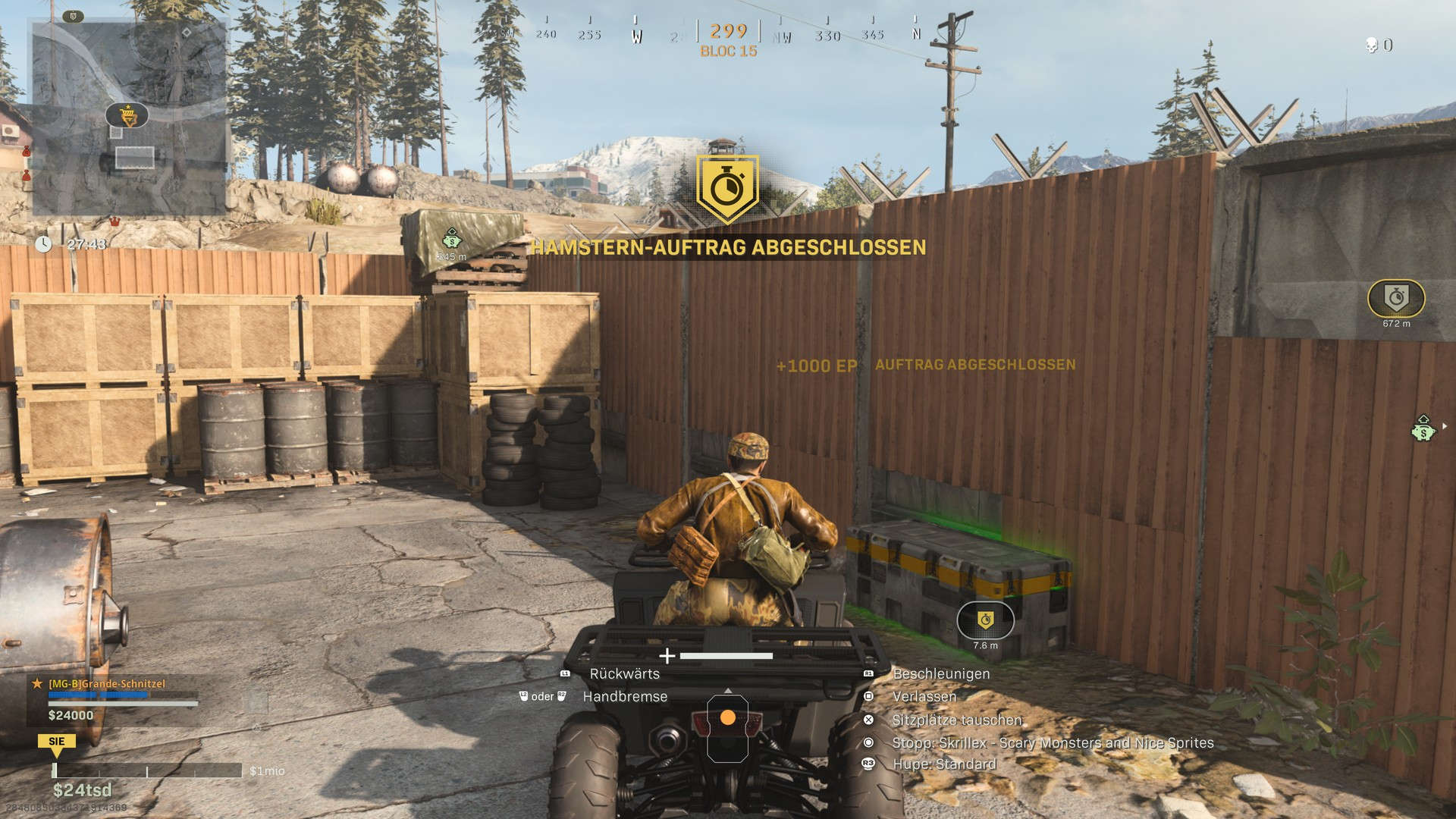The image size is (1456, 819).
Task: Click the contract marker showing 672 m
Action: point(1396,298)
